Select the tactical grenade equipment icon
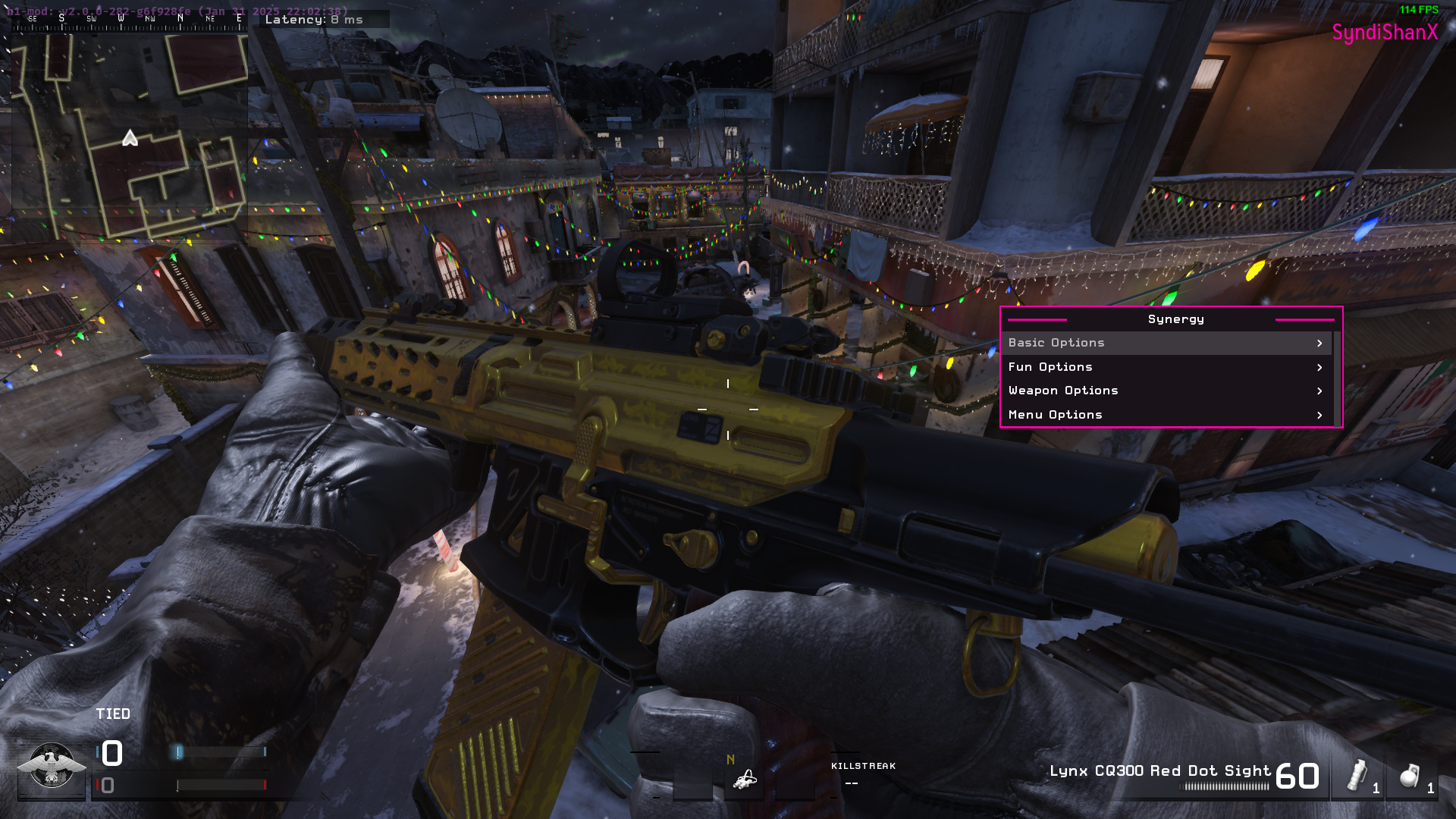1456x819 pixels. (1357, 777)
